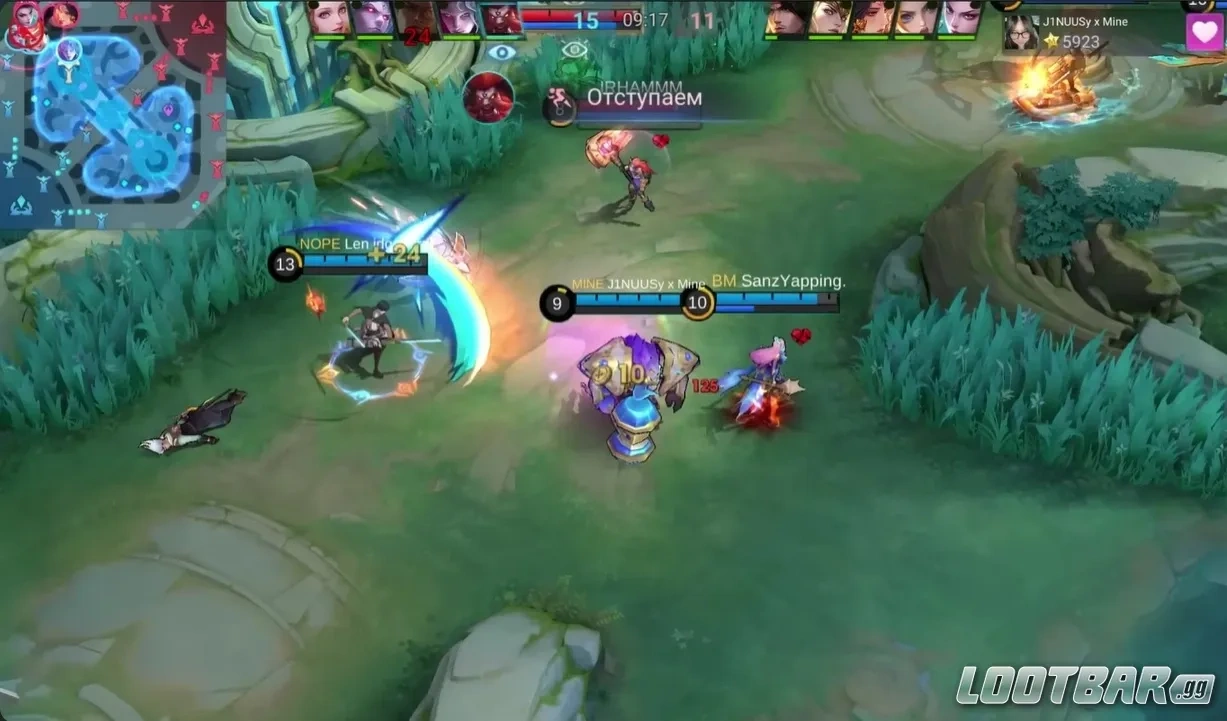Tap the pink heart like button

[1204, 31]
